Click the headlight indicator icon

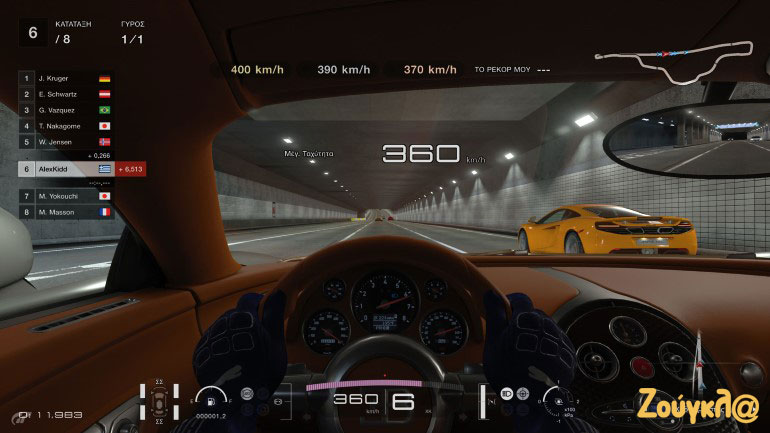507,394
